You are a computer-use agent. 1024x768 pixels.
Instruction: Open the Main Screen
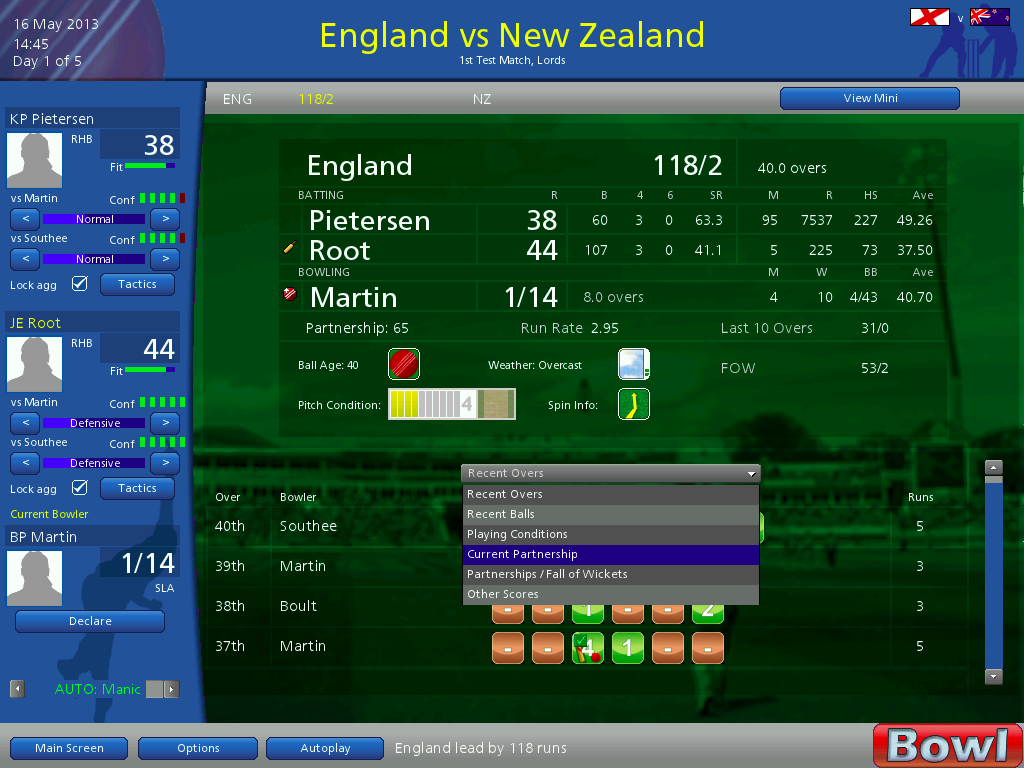69,748
